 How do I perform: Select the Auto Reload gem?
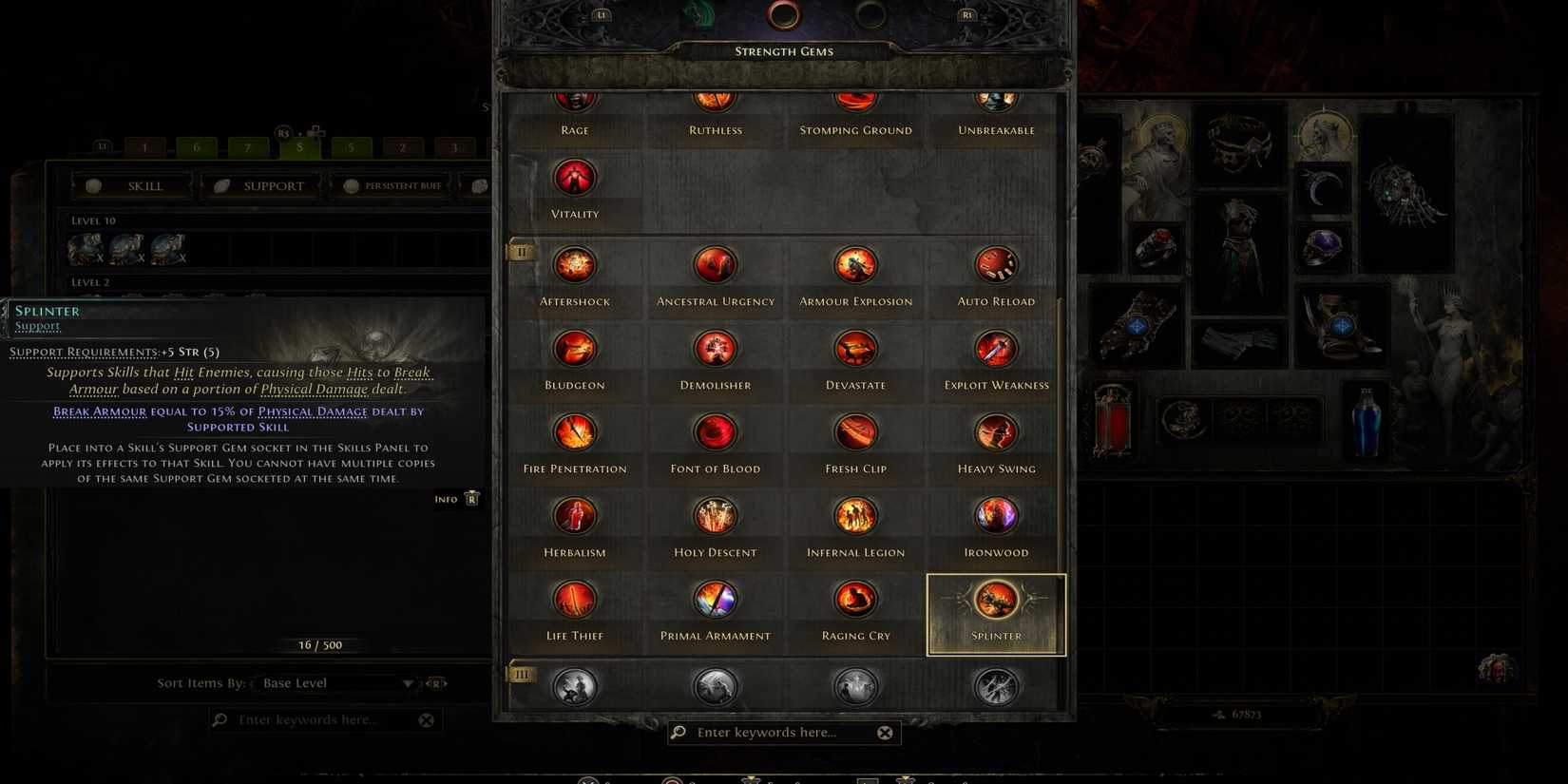(995, 264)
